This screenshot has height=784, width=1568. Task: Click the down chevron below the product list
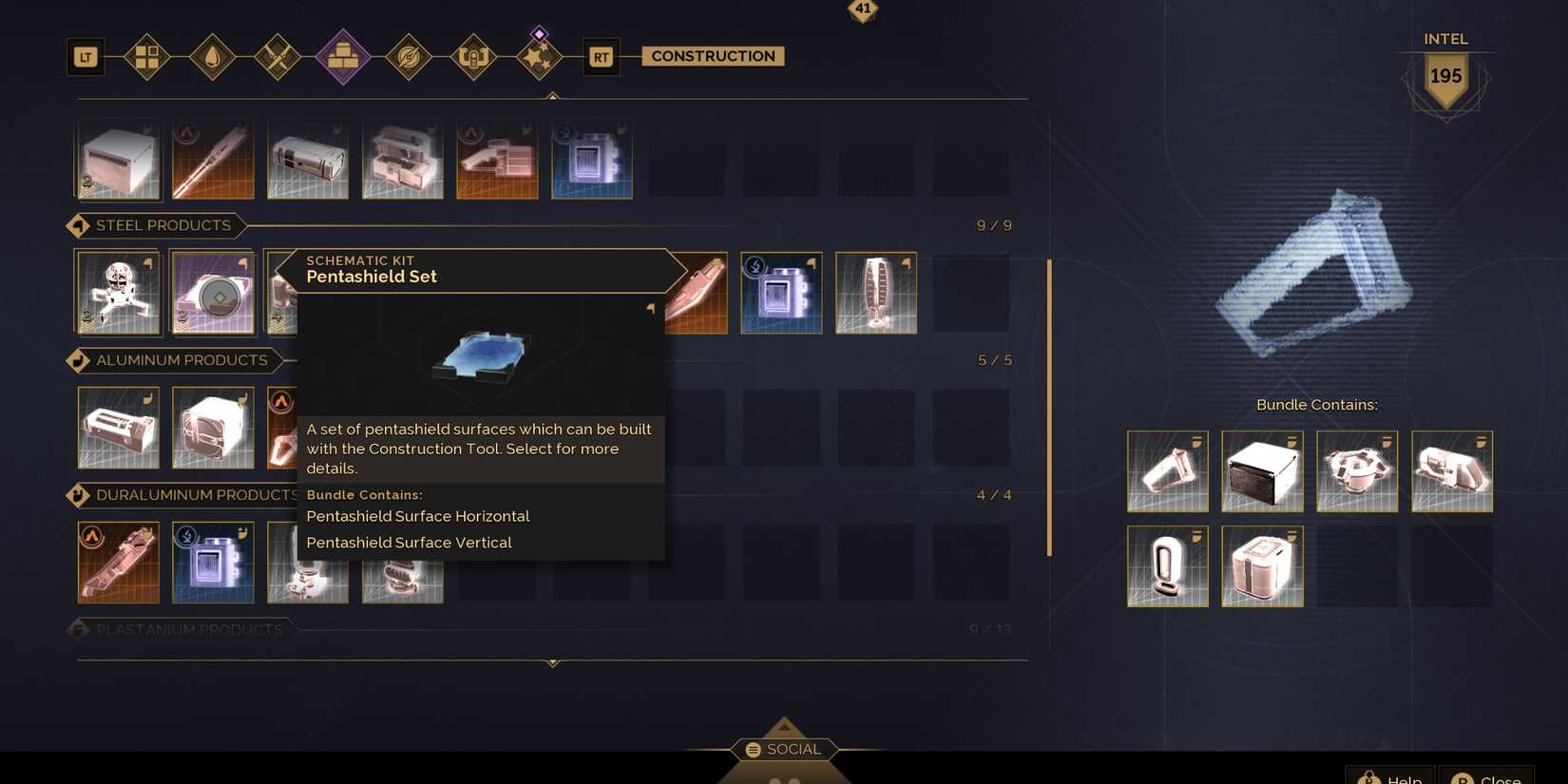(552, 664)
